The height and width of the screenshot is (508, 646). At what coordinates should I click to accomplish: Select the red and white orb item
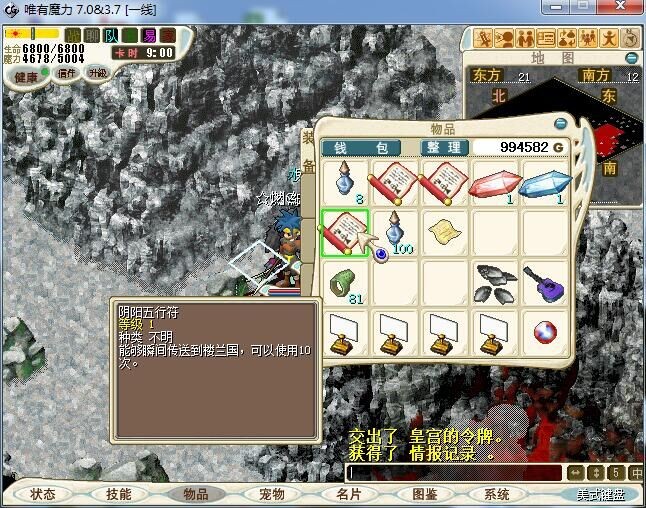[545, 332]
